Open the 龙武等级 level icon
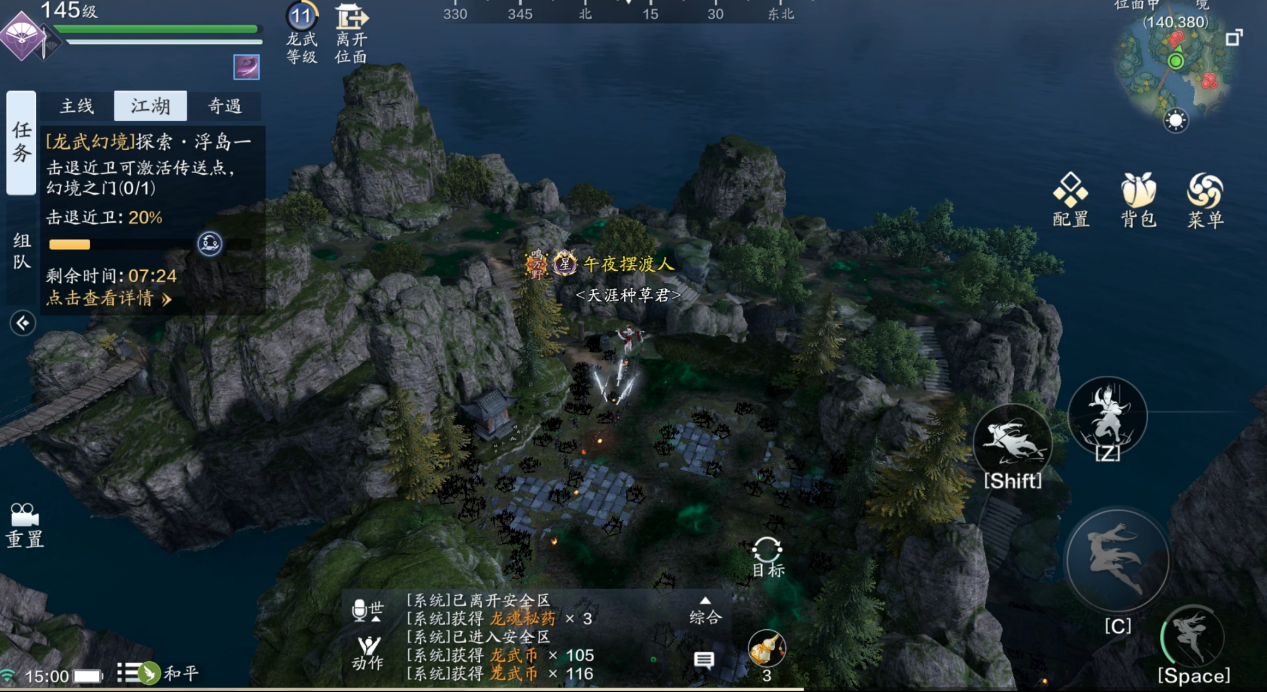The height and width of the screenshot is (692, 1267). point(302,34)
